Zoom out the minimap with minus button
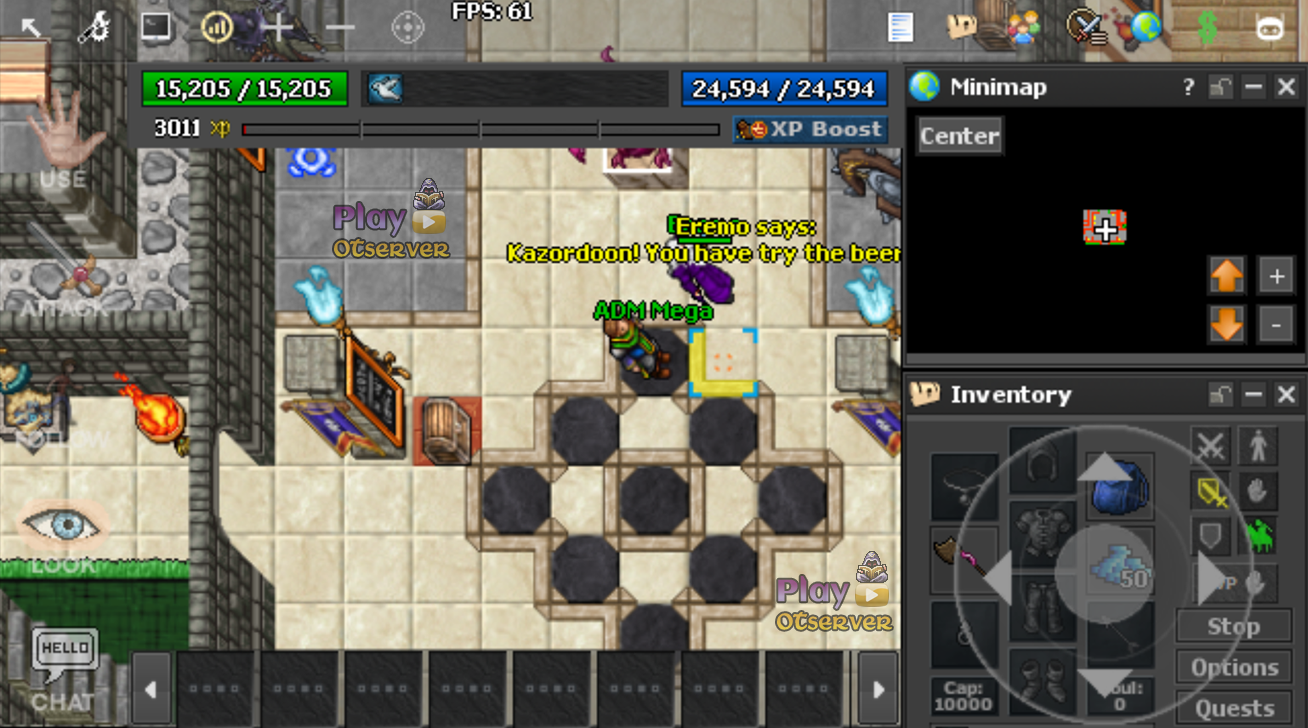This screenshot has height=728, width=1308. pos(1276,324)
